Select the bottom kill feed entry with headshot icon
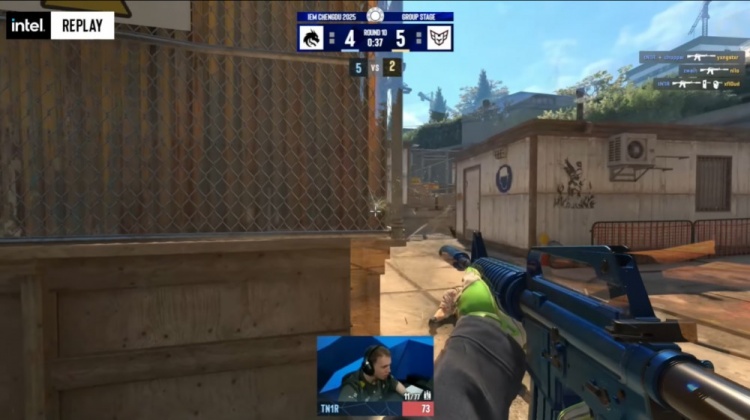This screenshot has width=750, height=420. [x=699, y=84]
